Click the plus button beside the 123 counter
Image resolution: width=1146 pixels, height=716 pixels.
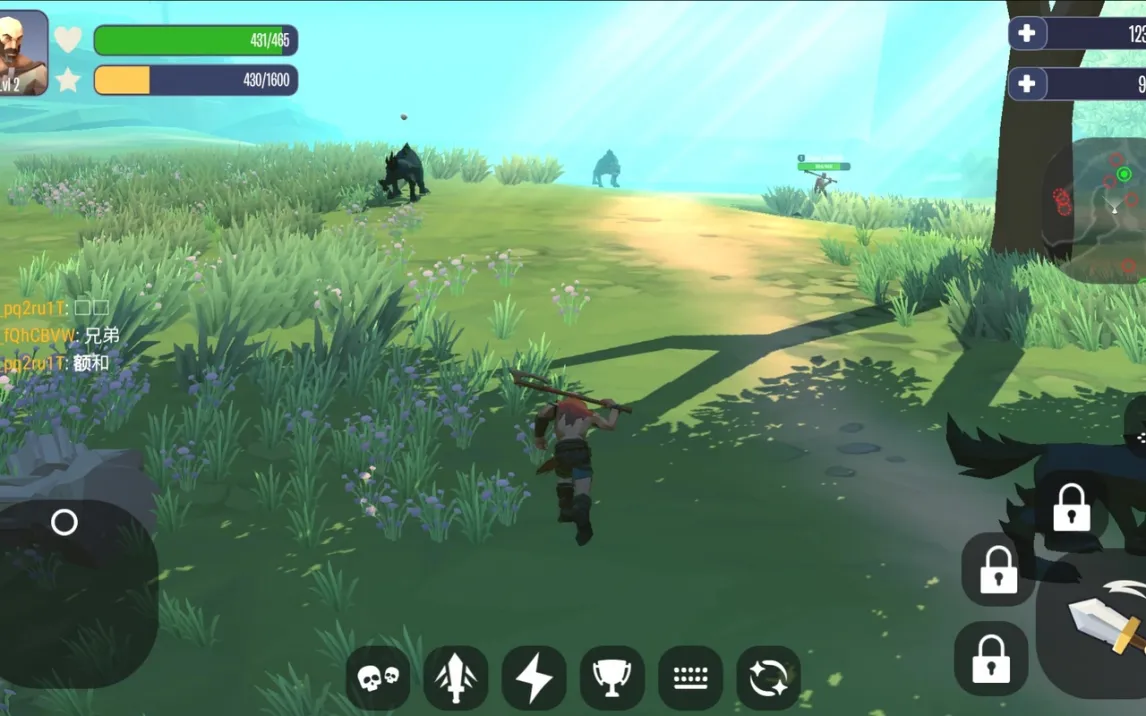tap(1027, 33)
